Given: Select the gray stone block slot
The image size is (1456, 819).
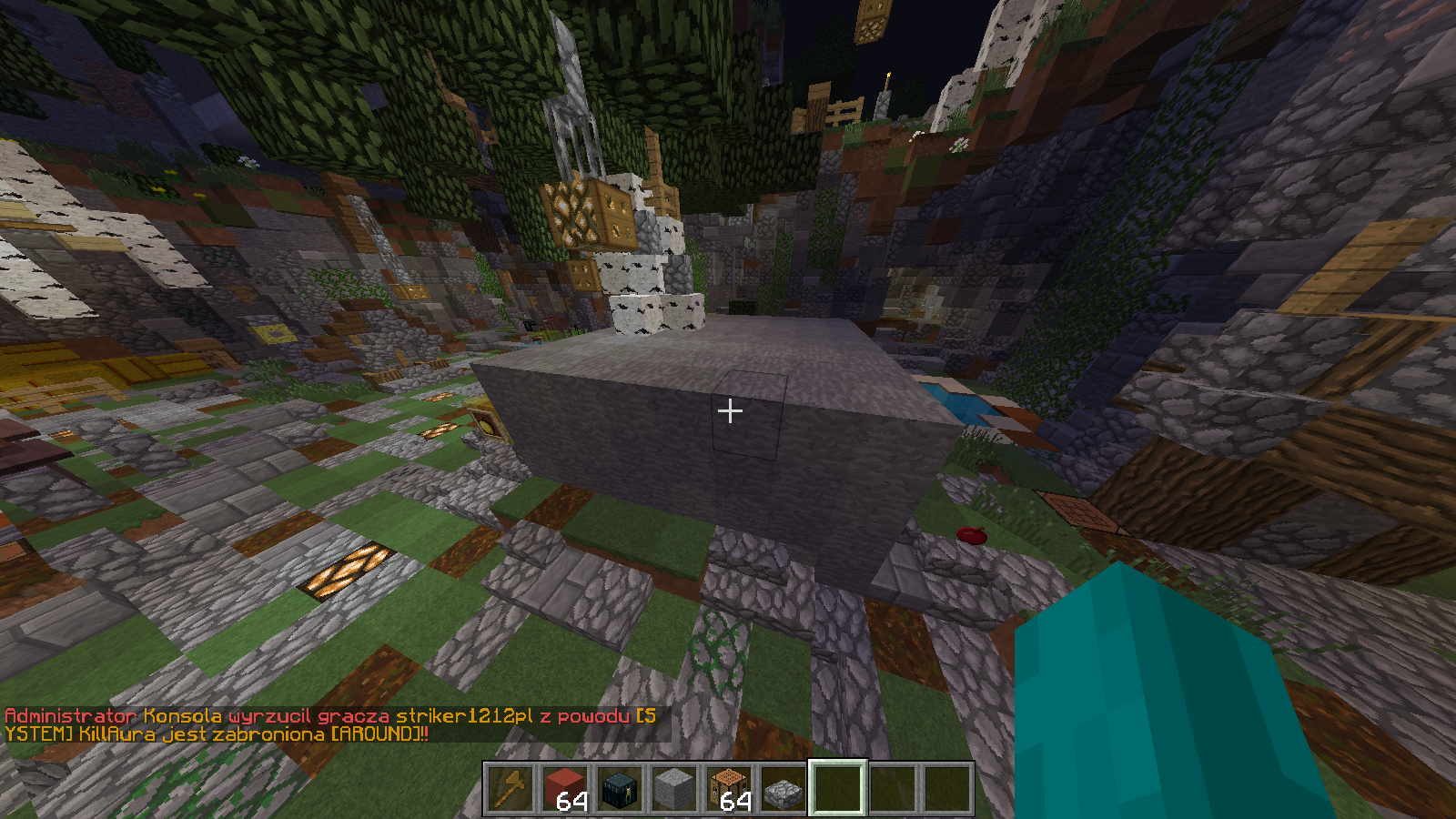Looking at the screenshot, I should 674,788.
